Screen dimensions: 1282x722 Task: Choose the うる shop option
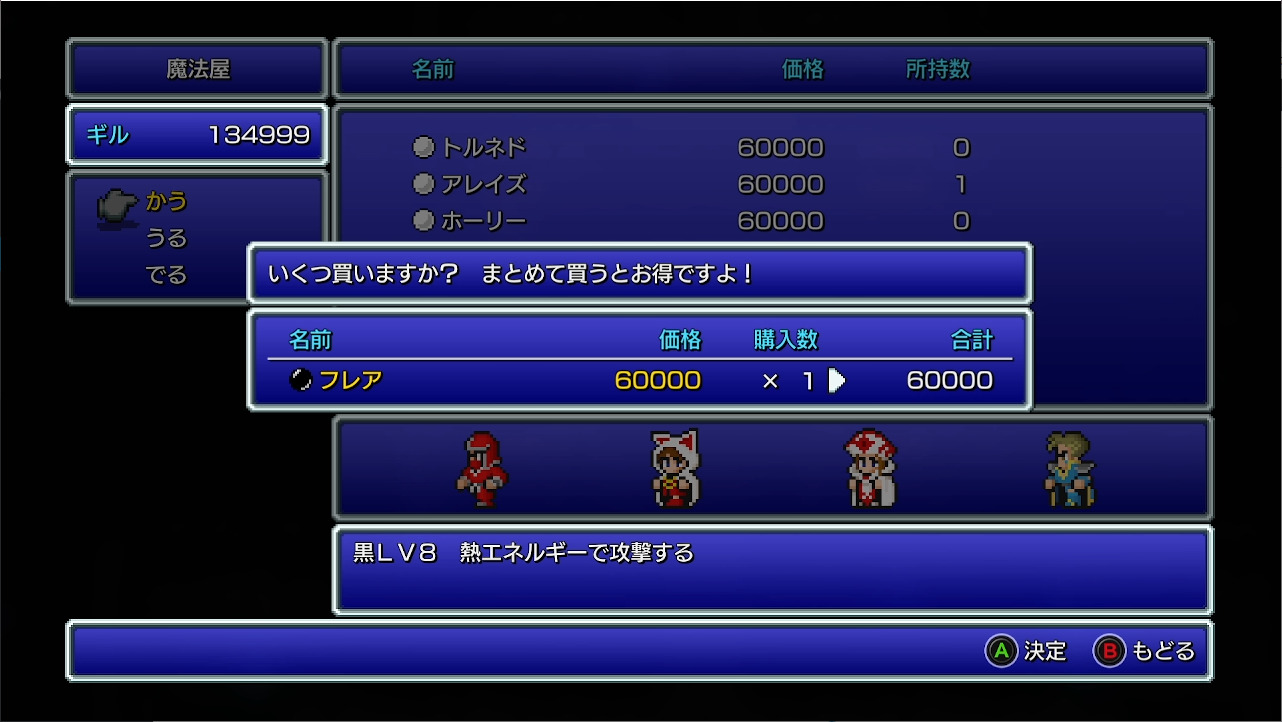(x=166, y=237)
